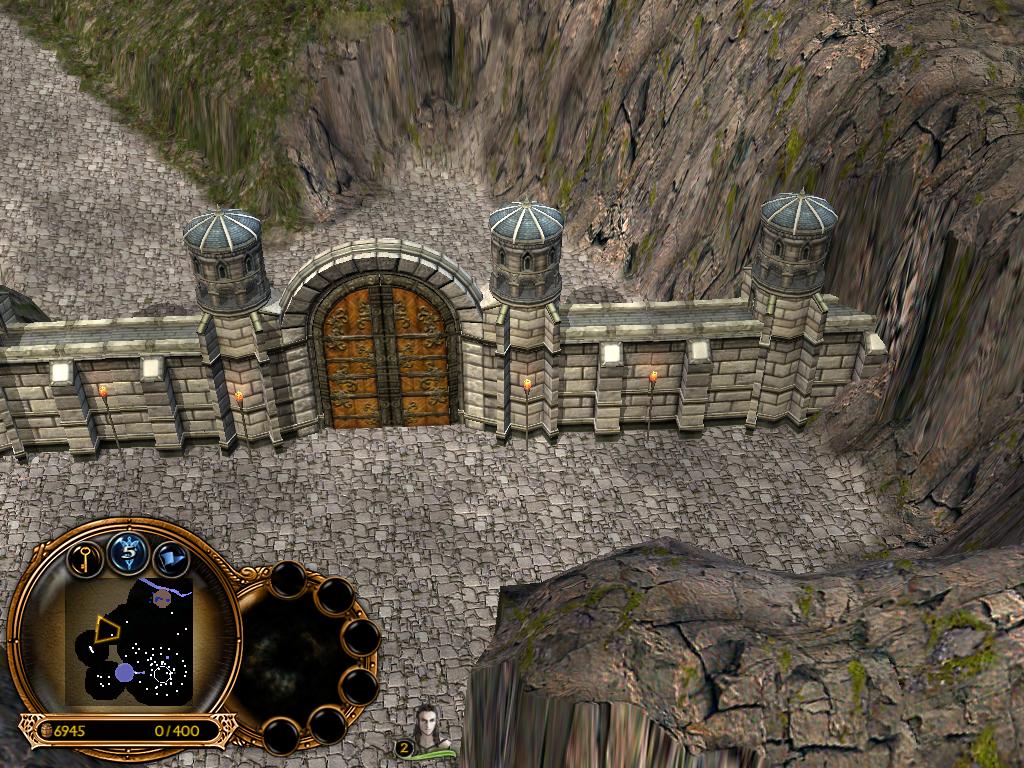Click the blue flag button
Image resolution: width=1024 pixels, height=768 pixels.
[171, 558]
